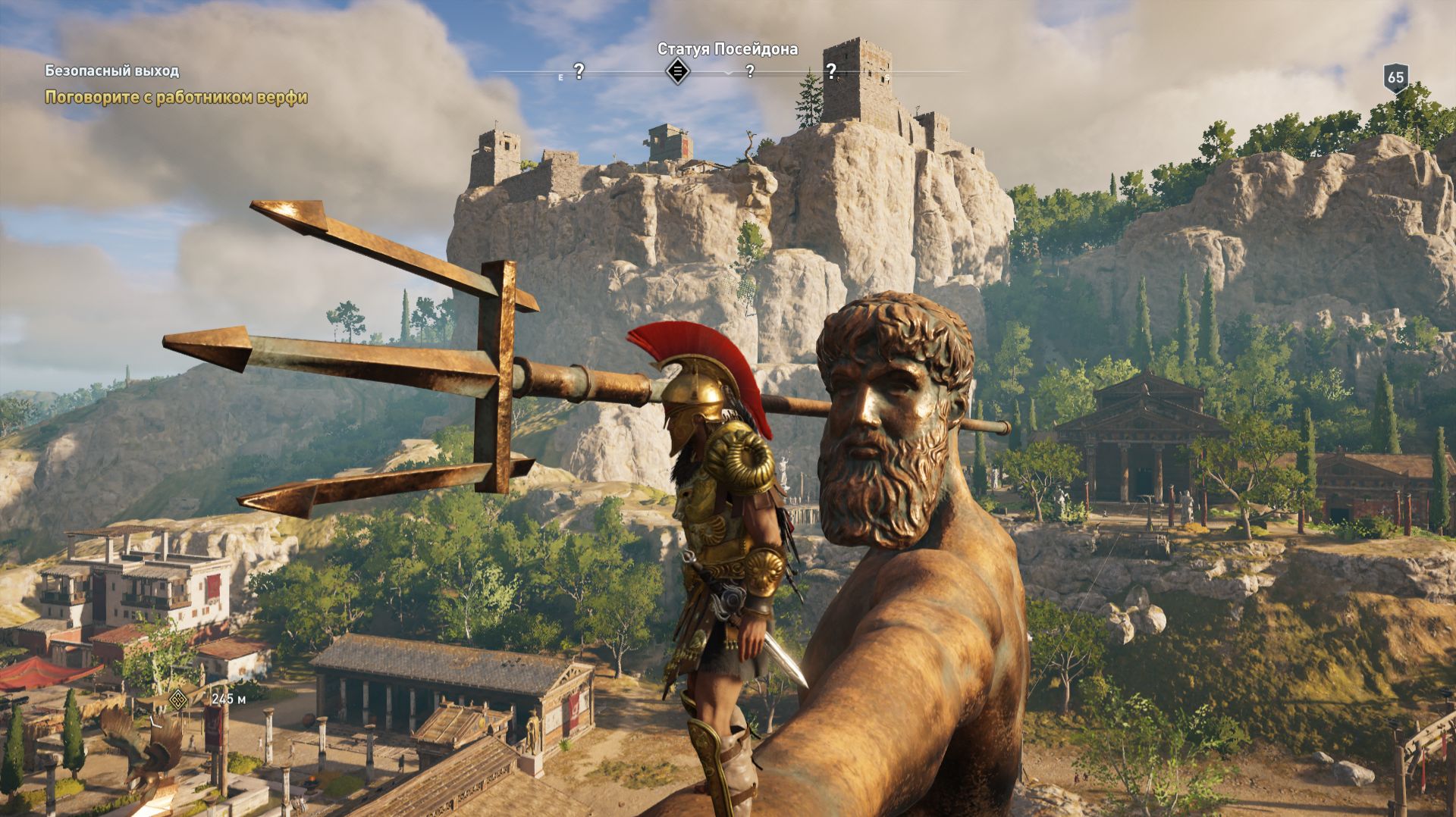Select the objective "Поговорите с работником верфи"
1456x817 pixels.
pyautogui.click(x=176, y=97)
